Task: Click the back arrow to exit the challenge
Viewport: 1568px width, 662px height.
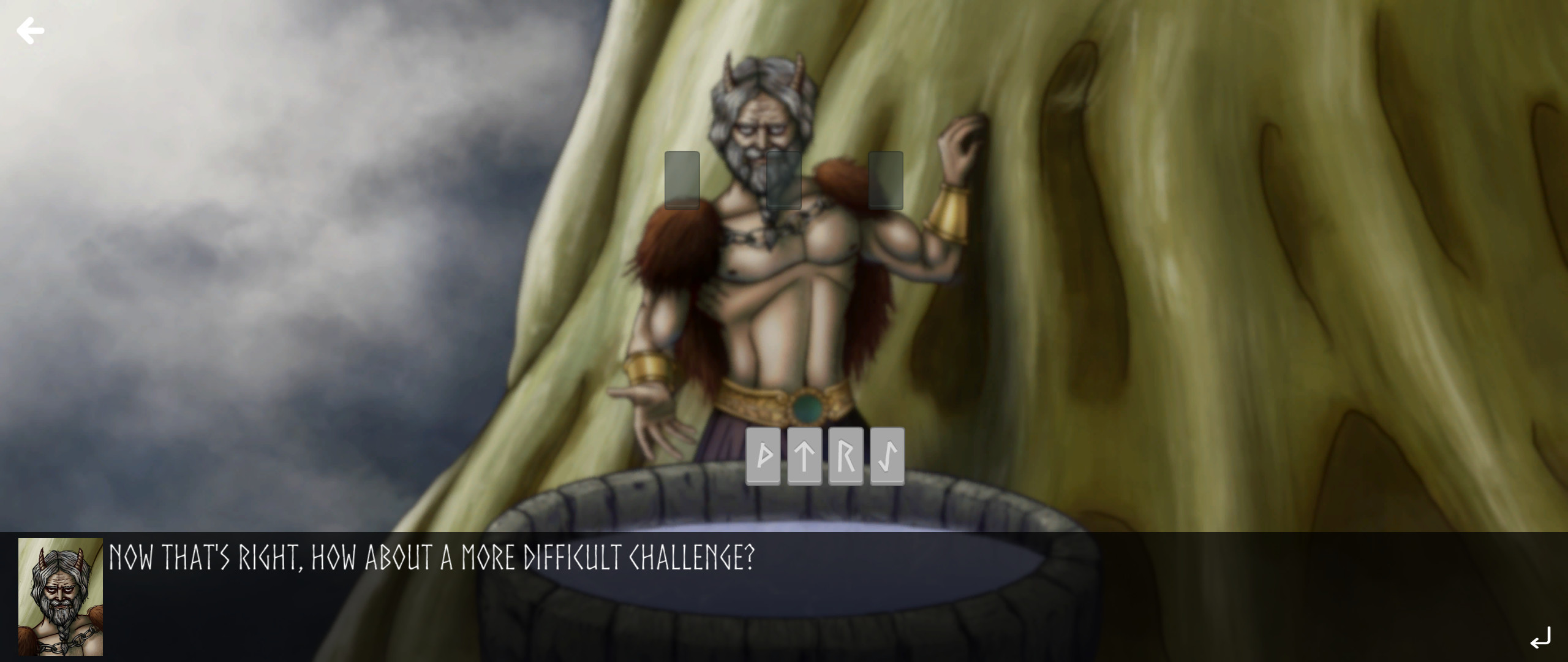Action: (30, 30)
